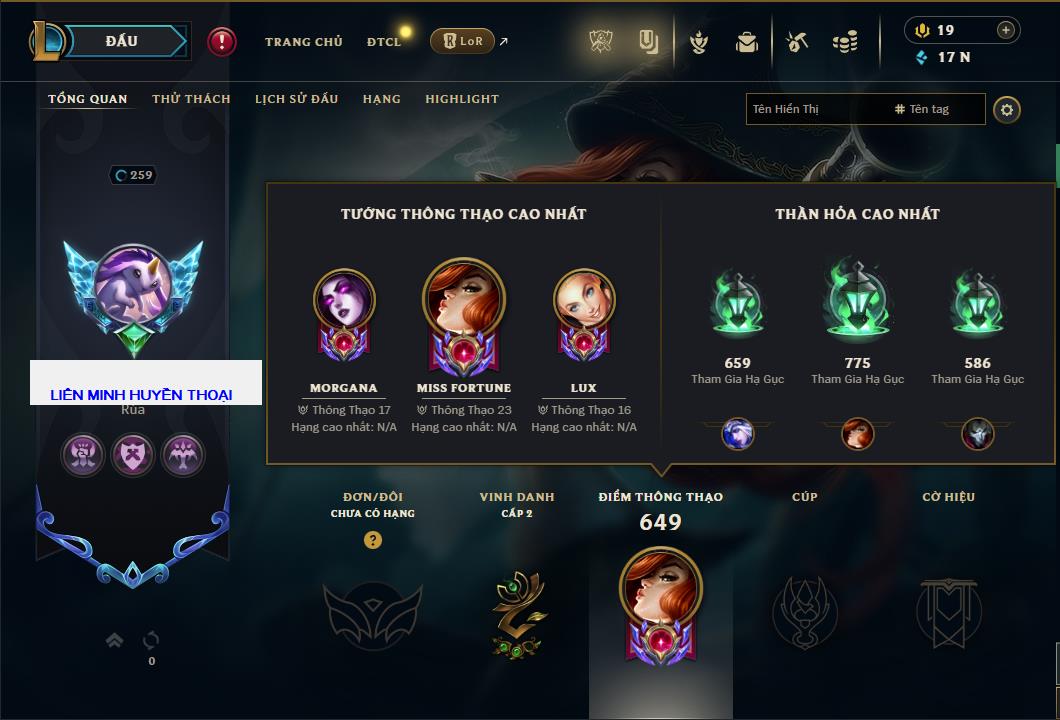Open the hammer crafting icon

pyautogui.click(x=796, y=42)
